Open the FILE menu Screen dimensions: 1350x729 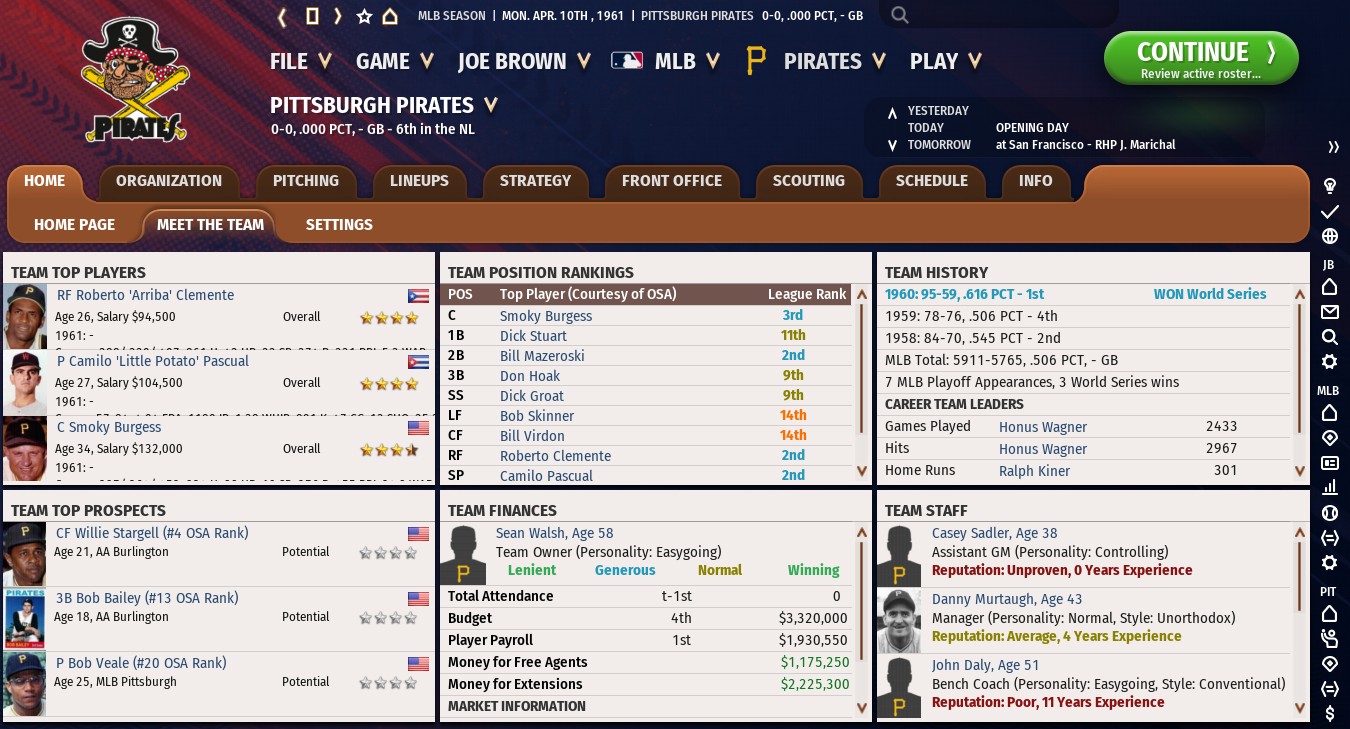coord(300,61)
